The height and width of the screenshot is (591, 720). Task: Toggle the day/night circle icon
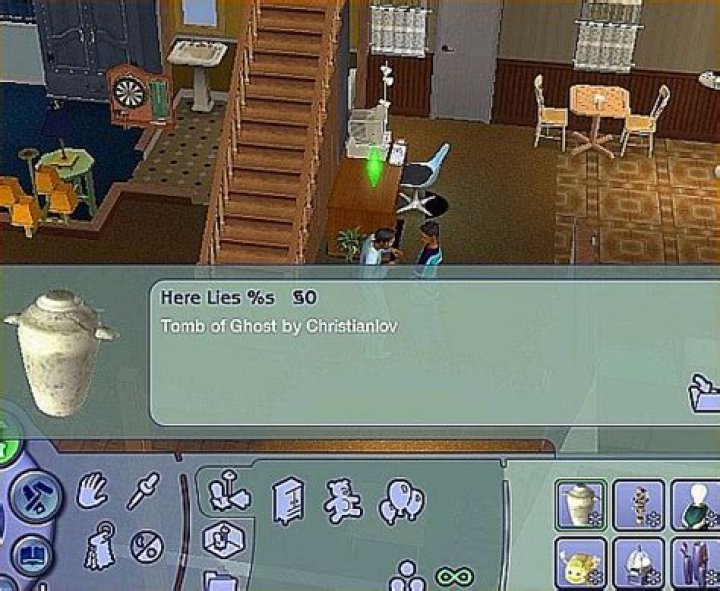[x=147, y=545]
